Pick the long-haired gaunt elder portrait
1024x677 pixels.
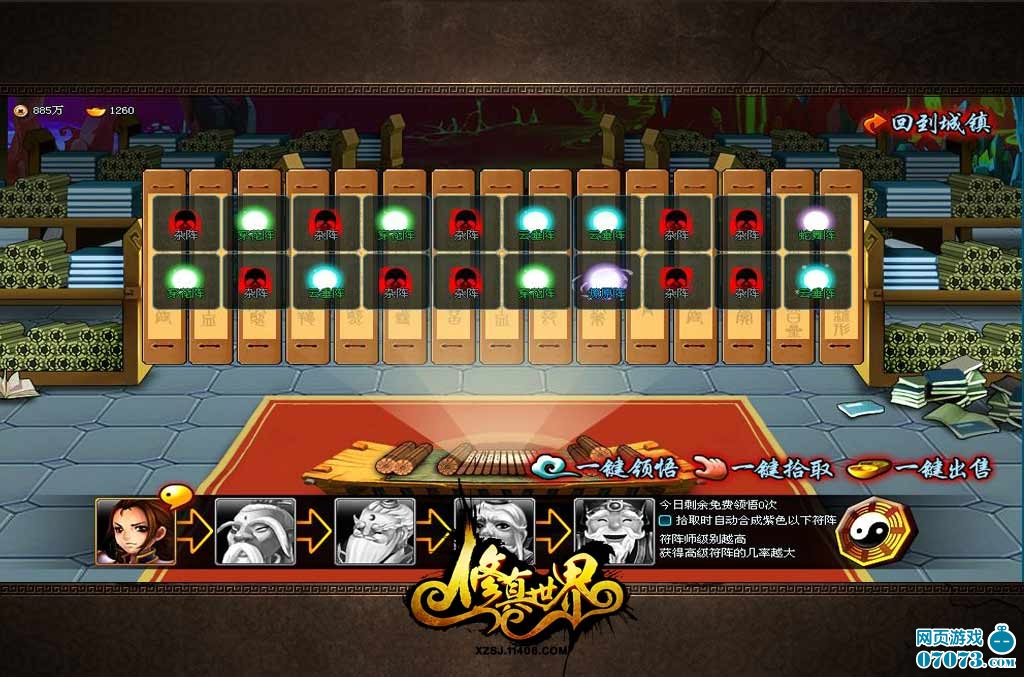pyautogui.click(x=494, y=531)
